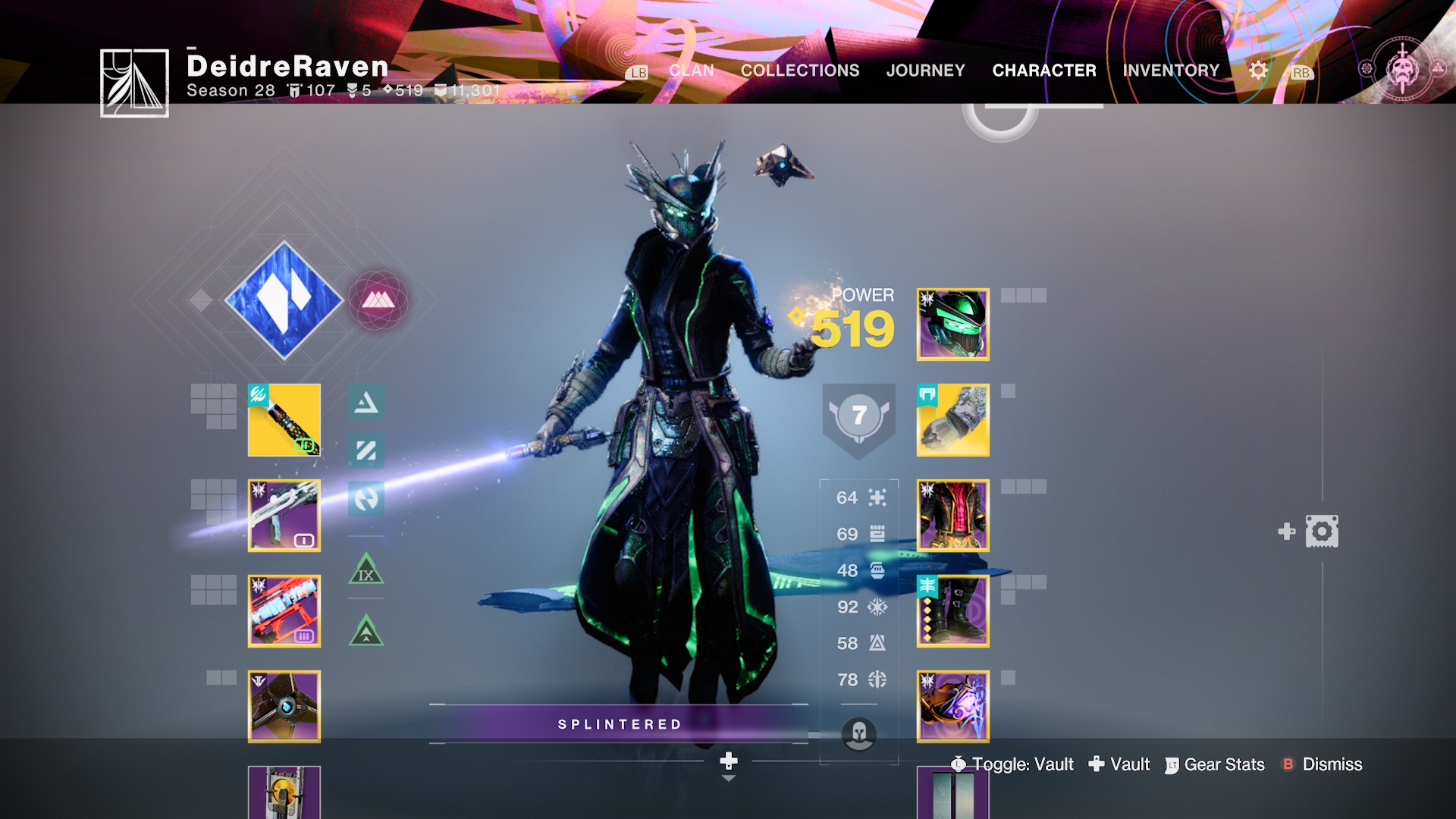Viewport: 1456px width, 819px height.
Task: Open the settings gear icon
Action: (1258, 71)
